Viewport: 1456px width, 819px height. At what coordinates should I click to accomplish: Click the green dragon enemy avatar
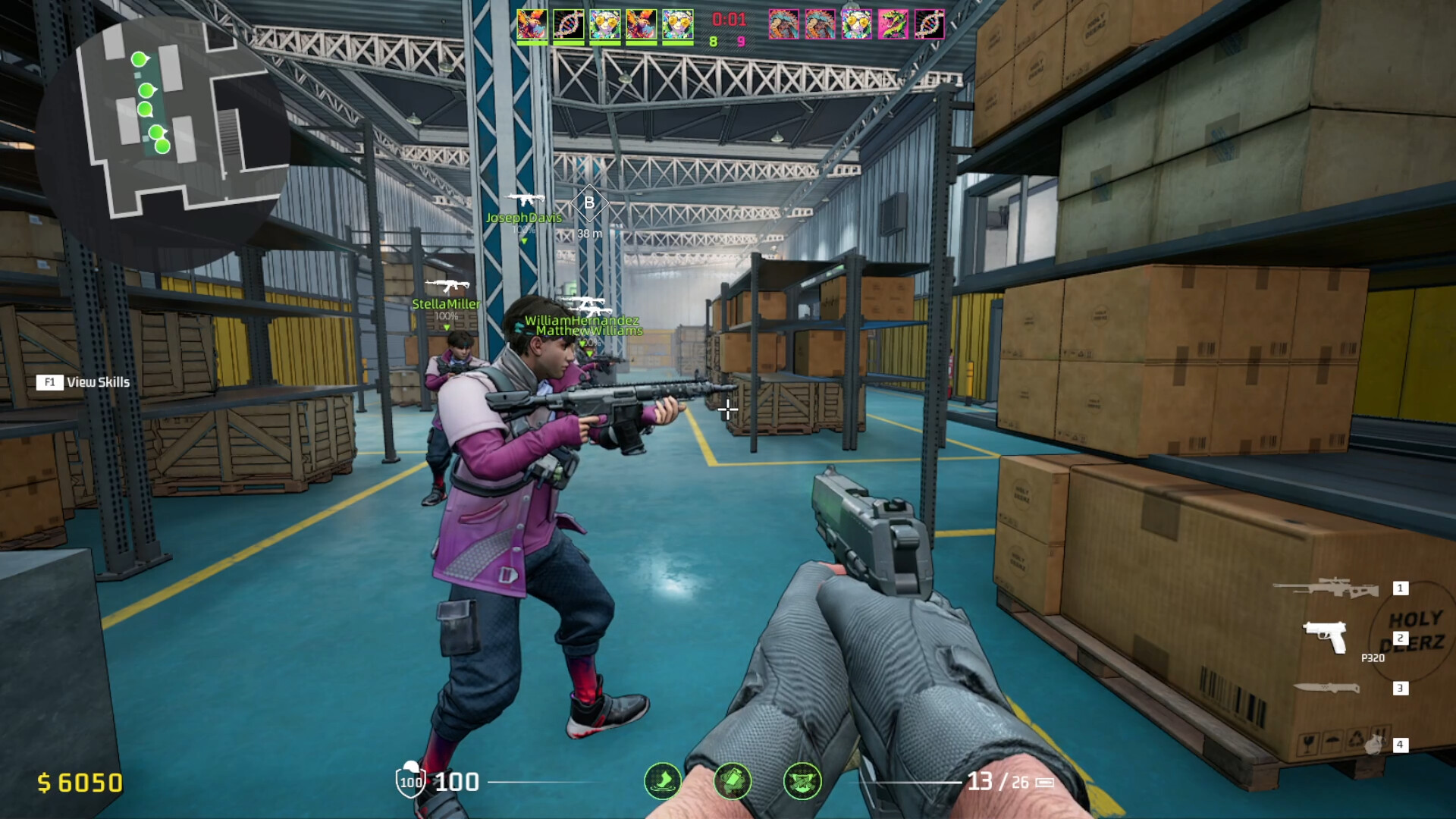[x=892, y=23]
